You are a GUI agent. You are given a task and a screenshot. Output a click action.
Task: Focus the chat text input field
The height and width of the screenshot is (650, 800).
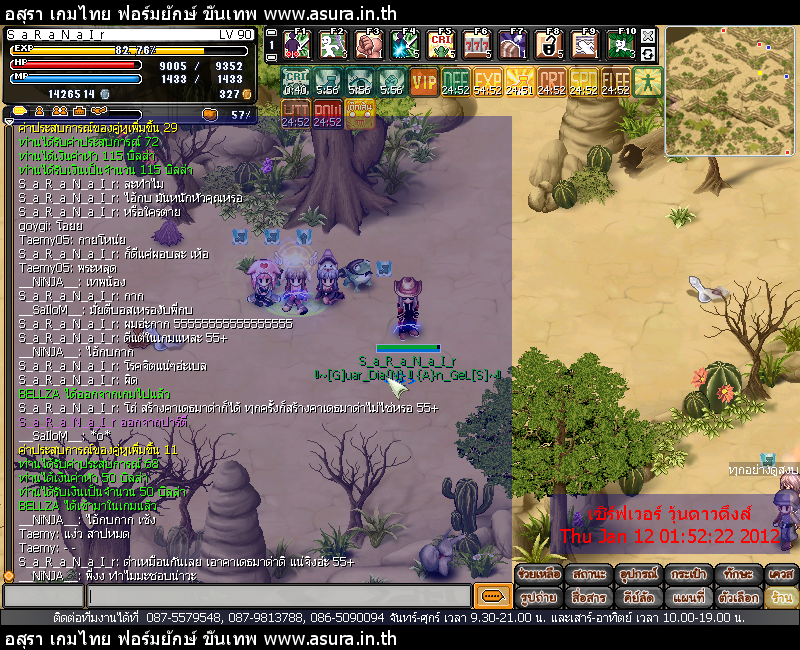coord(280,596)
